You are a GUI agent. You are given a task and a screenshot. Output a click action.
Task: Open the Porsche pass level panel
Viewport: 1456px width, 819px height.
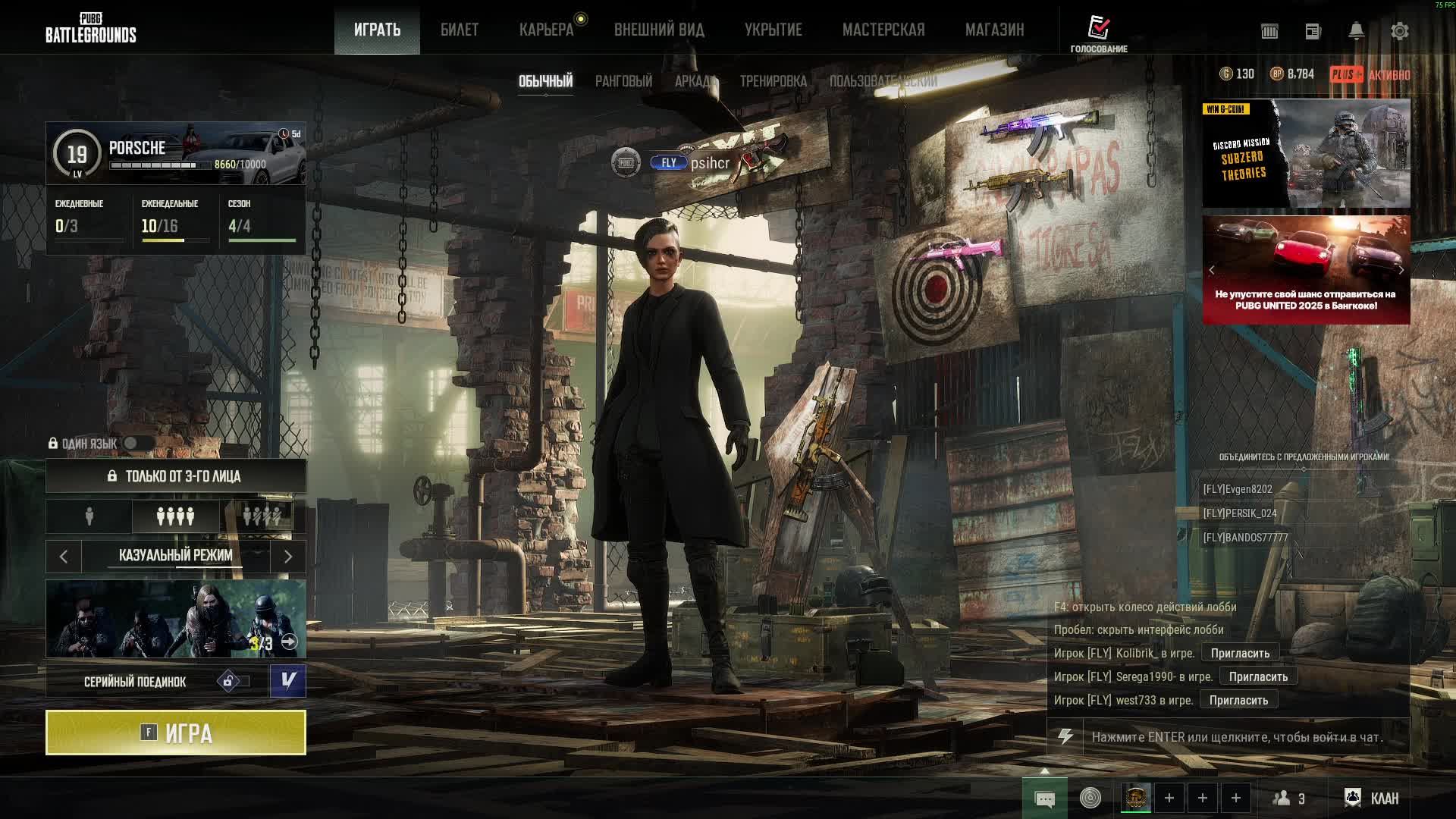click(176, 153)
